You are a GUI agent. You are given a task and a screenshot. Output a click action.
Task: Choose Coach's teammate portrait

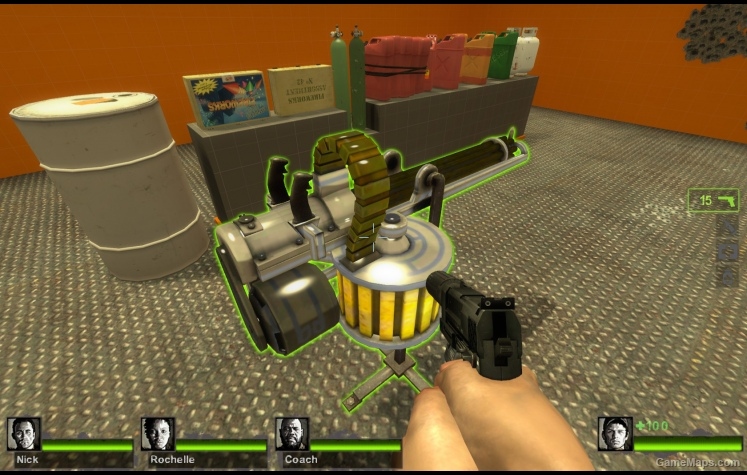tap(291, 434)
